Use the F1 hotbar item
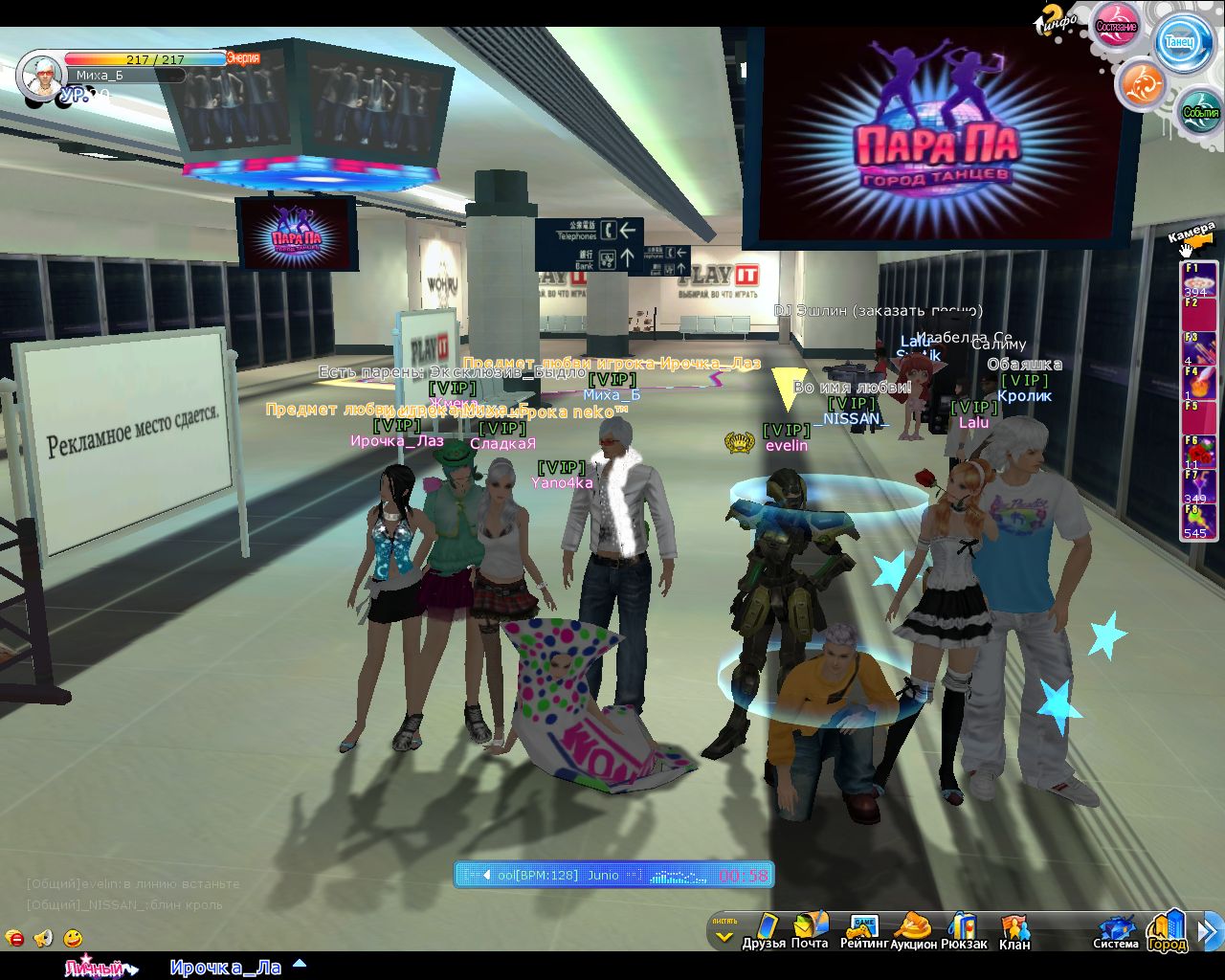The width and height of the screenshot is (1225, 980). (1199, 281)
